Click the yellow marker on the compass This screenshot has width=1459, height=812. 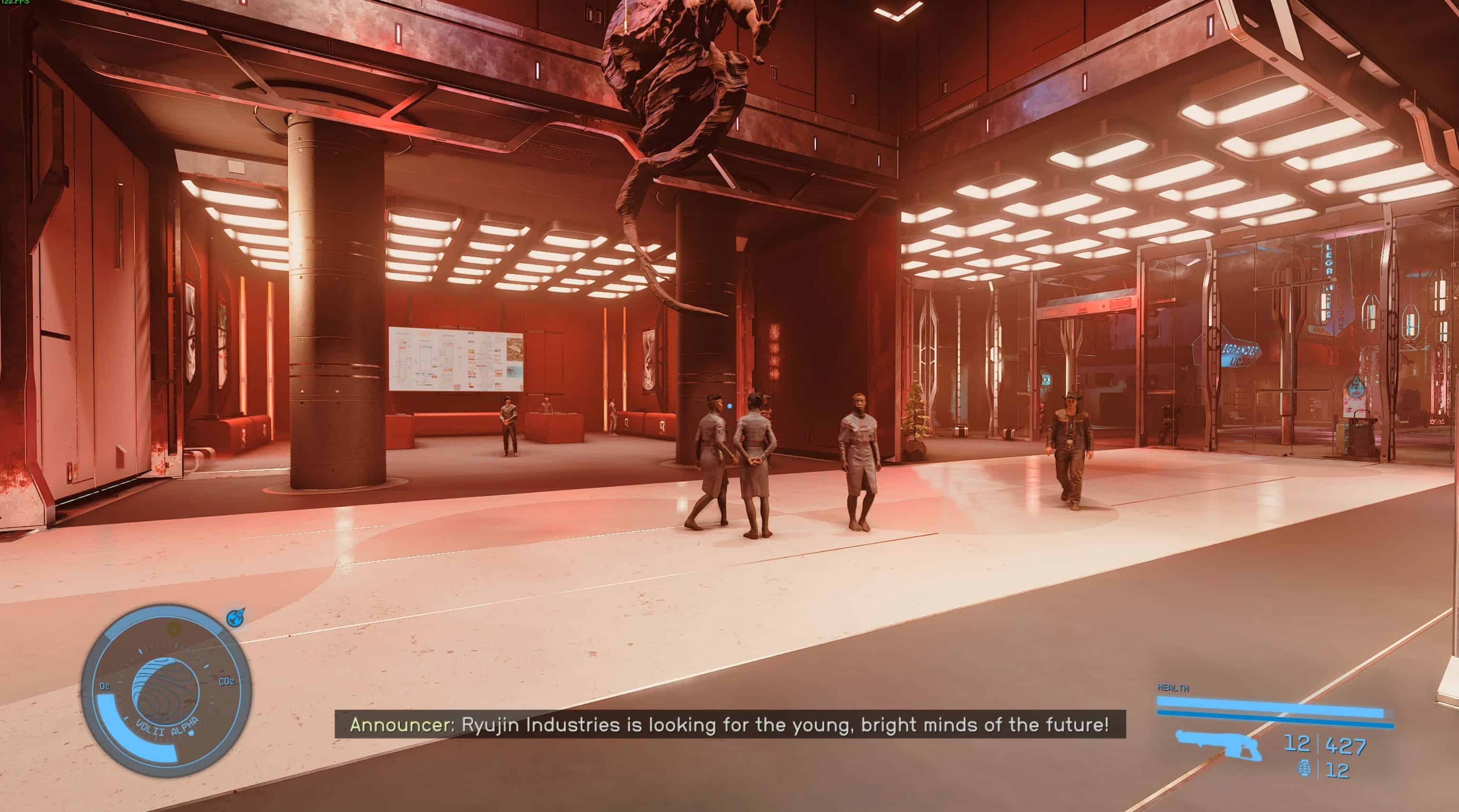[175, 627]
